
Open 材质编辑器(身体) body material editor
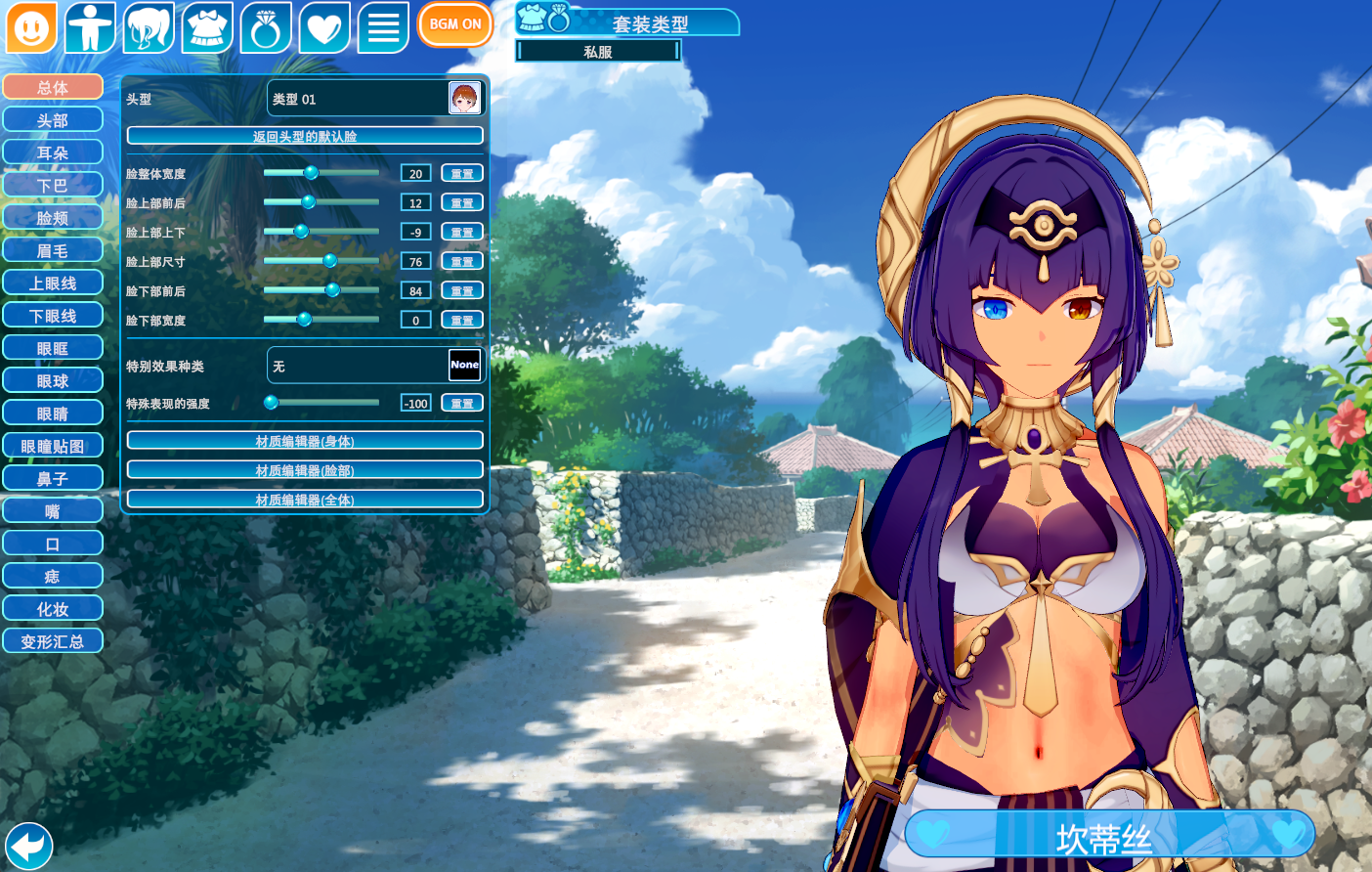305,441
